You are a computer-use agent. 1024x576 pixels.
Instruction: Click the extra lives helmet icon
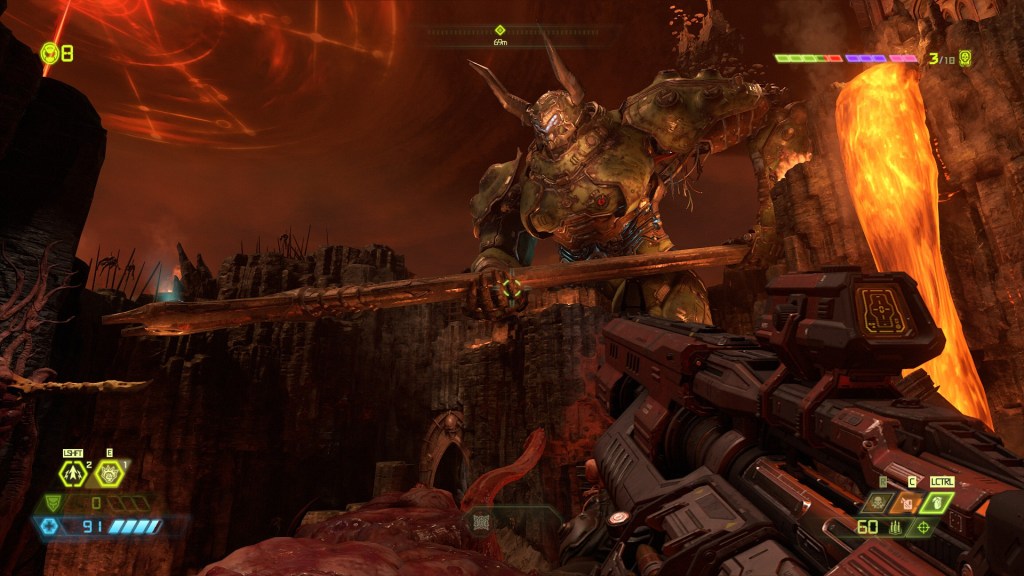(49, 52)
